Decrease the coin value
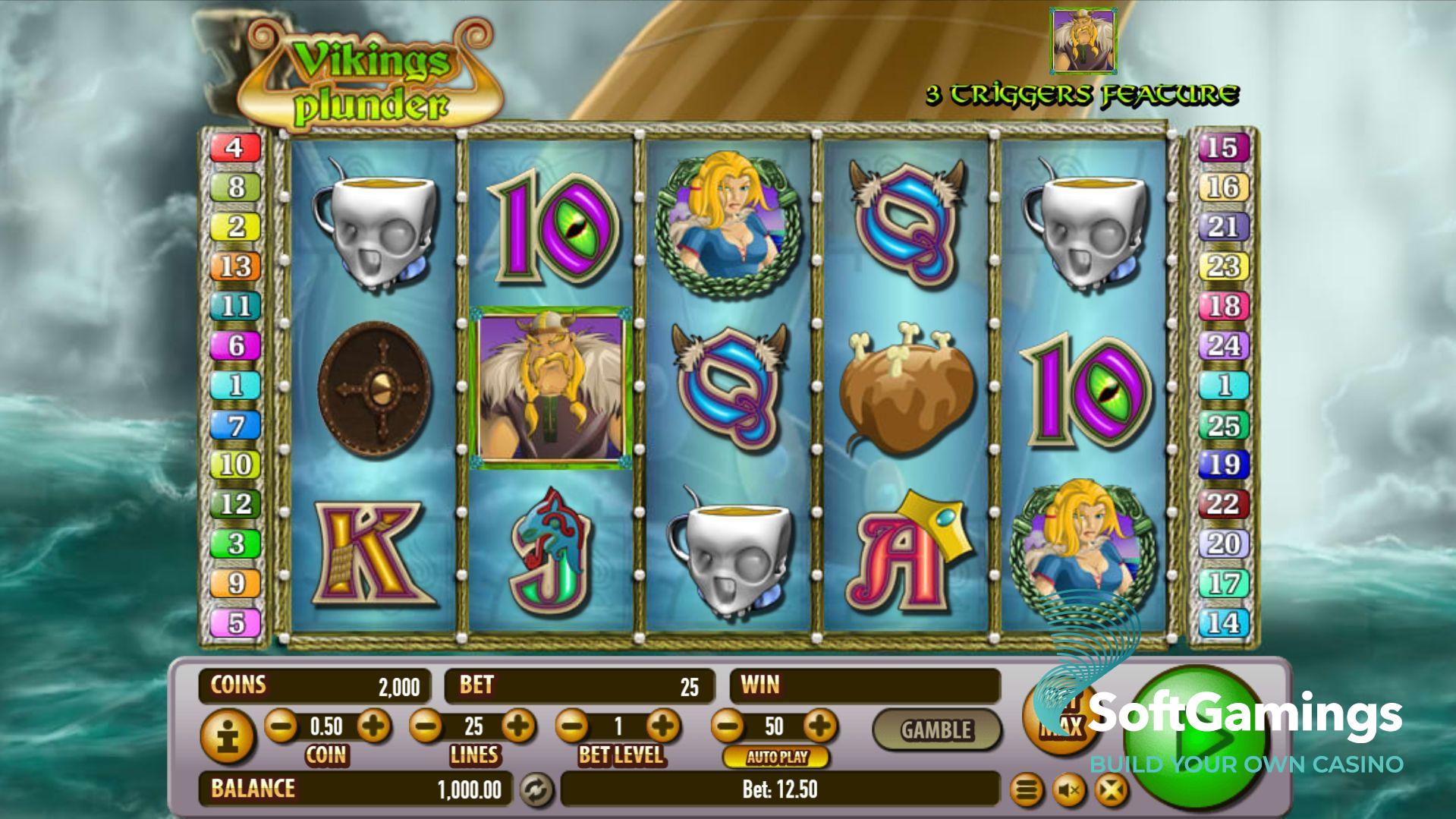Screen dimensions: 1456x819 [x=281, y=726]
